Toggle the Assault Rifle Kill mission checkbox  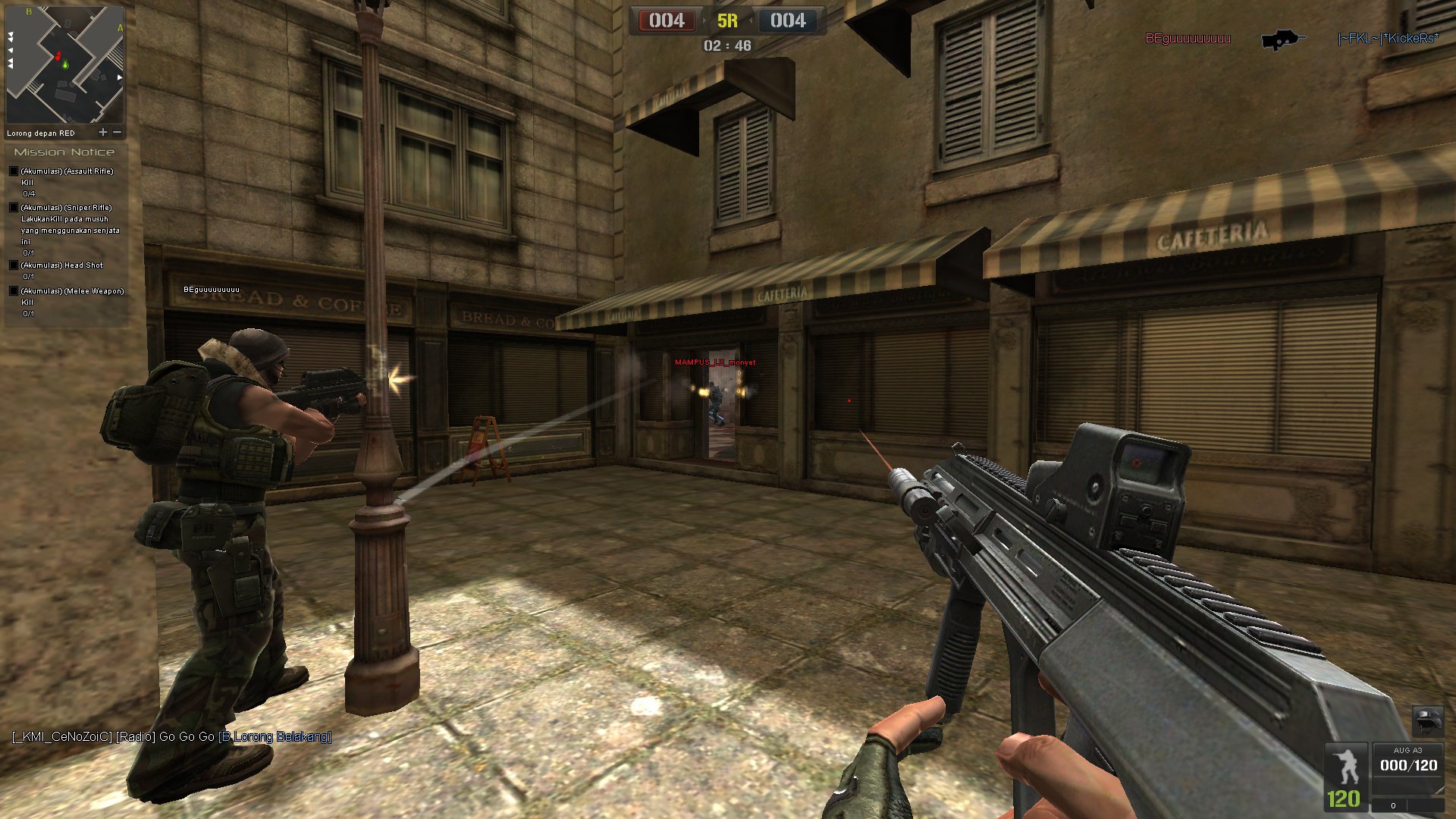tap(14, 171)
